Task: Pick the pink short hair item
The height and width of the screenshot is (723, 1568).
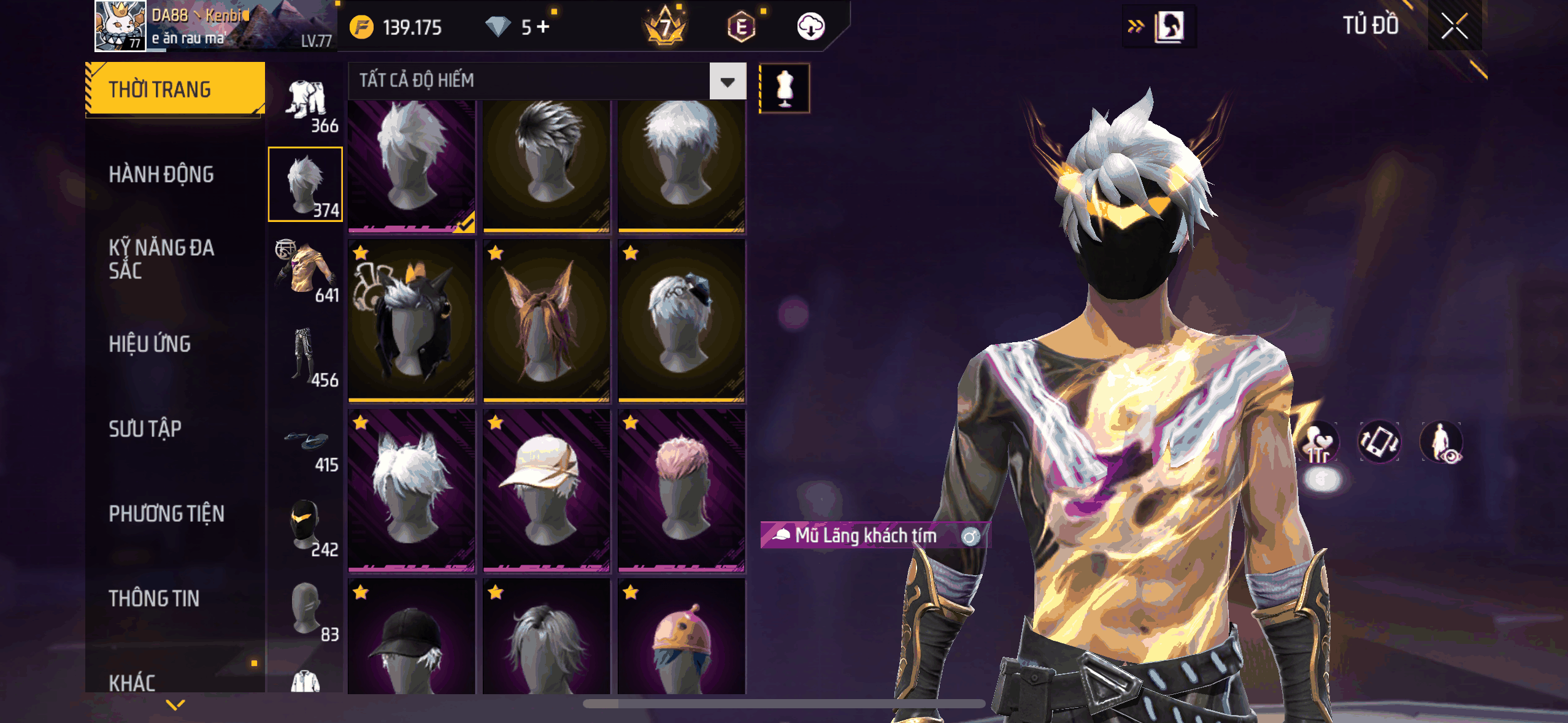Action: pos(682,491)
